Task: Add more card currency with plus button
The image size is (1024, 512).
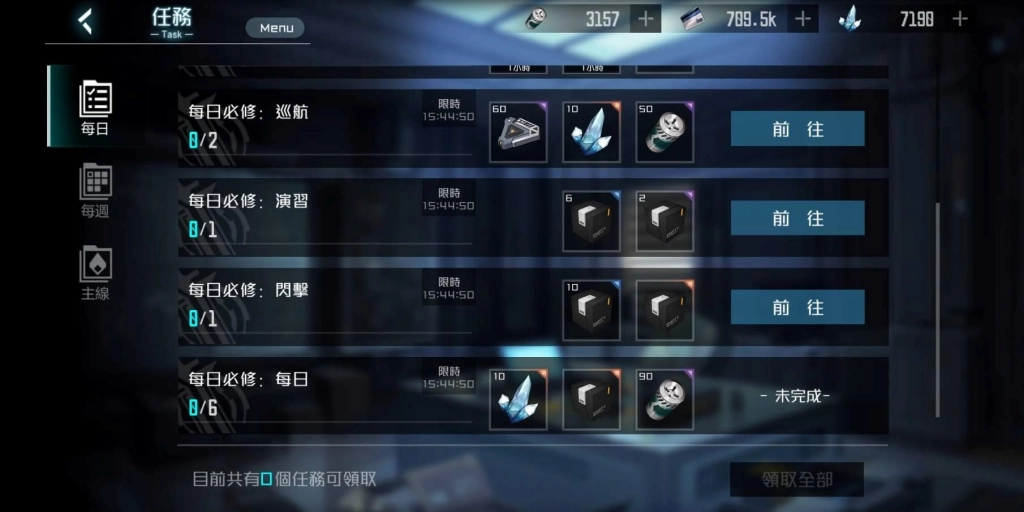Action: pyautogui.click(x=802, y=18)
